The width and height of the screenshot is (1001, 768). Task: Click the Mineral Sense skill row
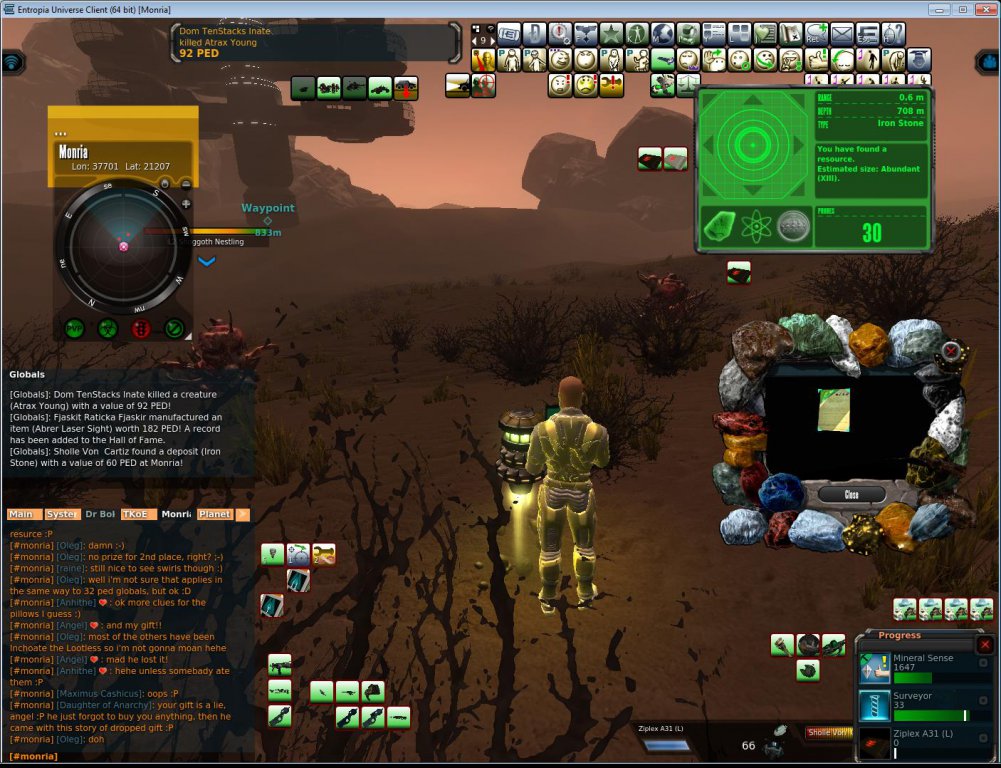pyautogui.click(x=920, y=667)
